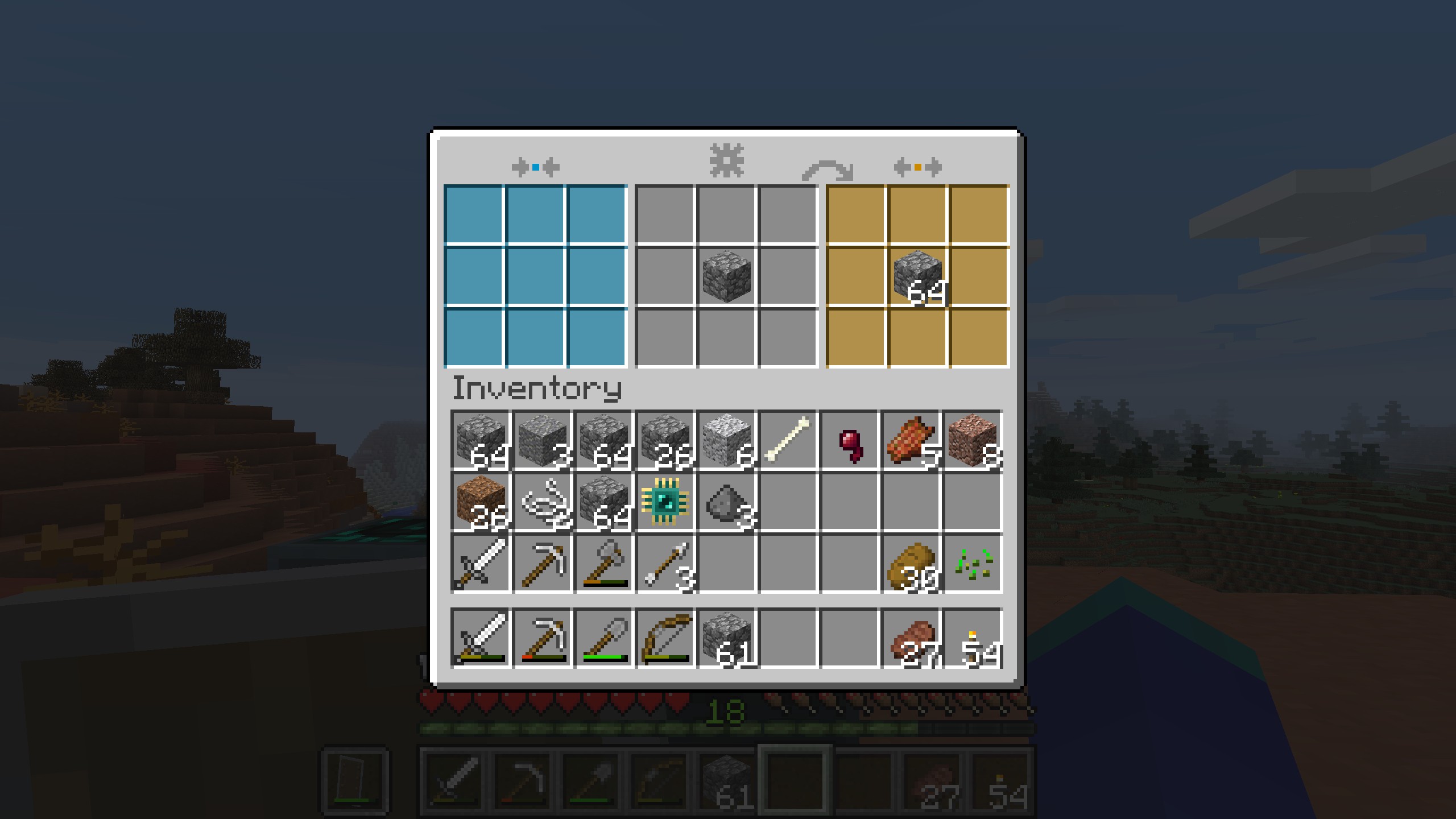Select the bow in the hotbar row
This screenshot has width=1456, height=819.
tap(665, 638)
